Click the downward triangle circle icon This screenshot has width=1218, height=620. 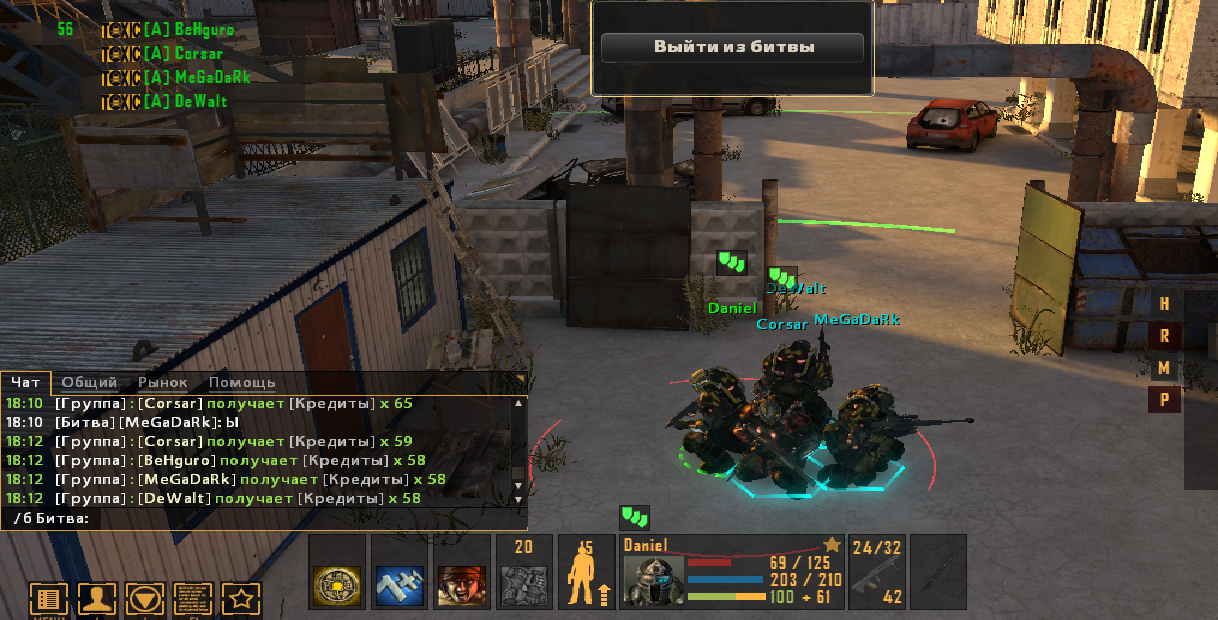tap(146, 600)
